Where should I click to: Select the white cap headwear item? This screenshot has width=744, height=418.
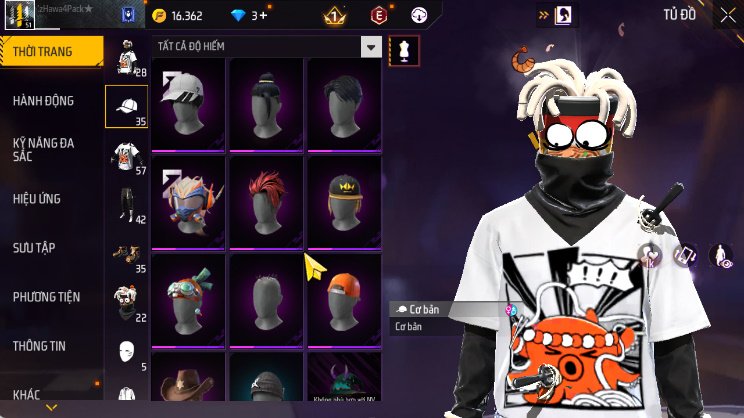[190, 103]
